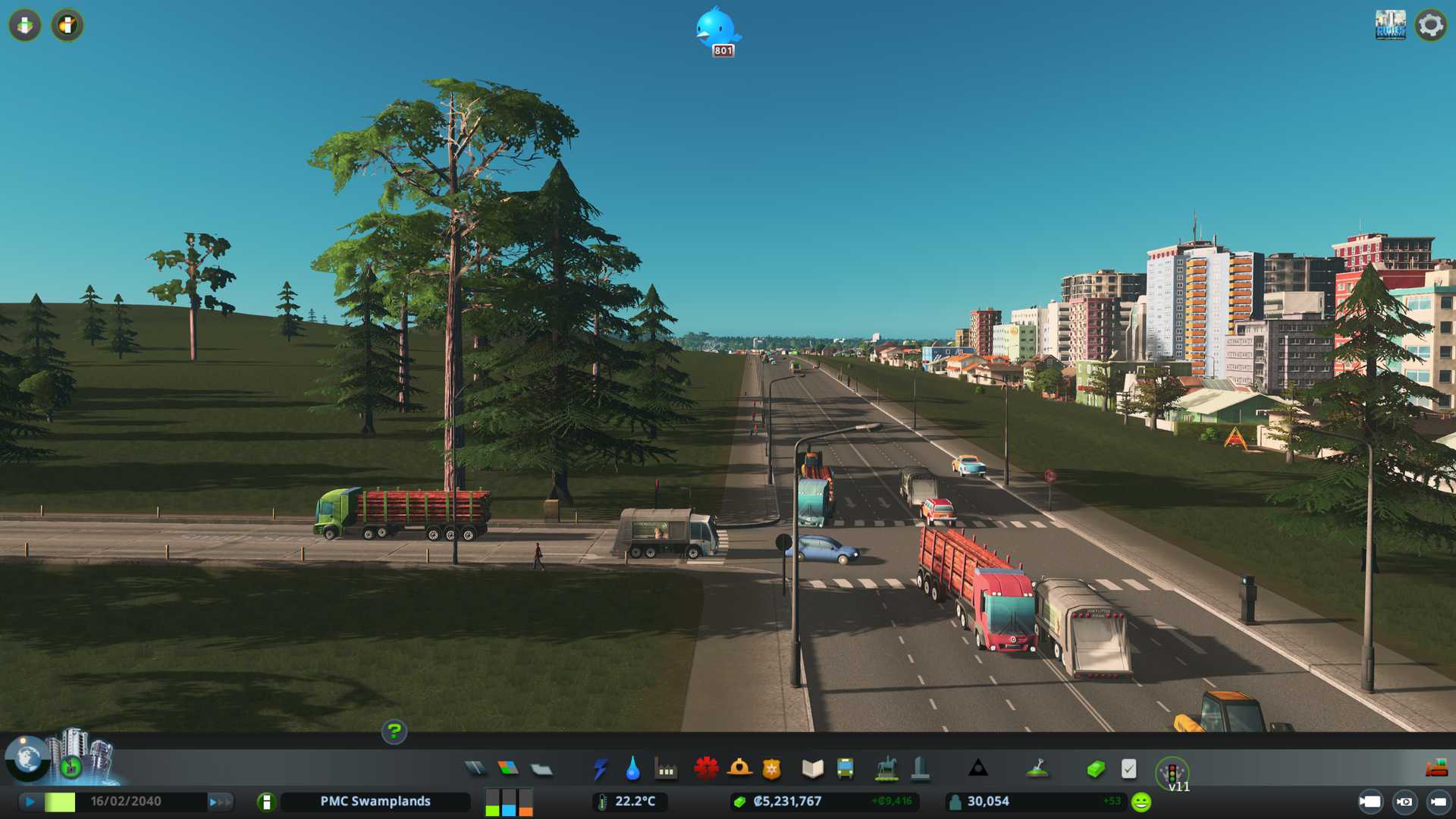Open the Parks statue menu
The height and width of the screenshot is (819, 1456).
[886, 769]
